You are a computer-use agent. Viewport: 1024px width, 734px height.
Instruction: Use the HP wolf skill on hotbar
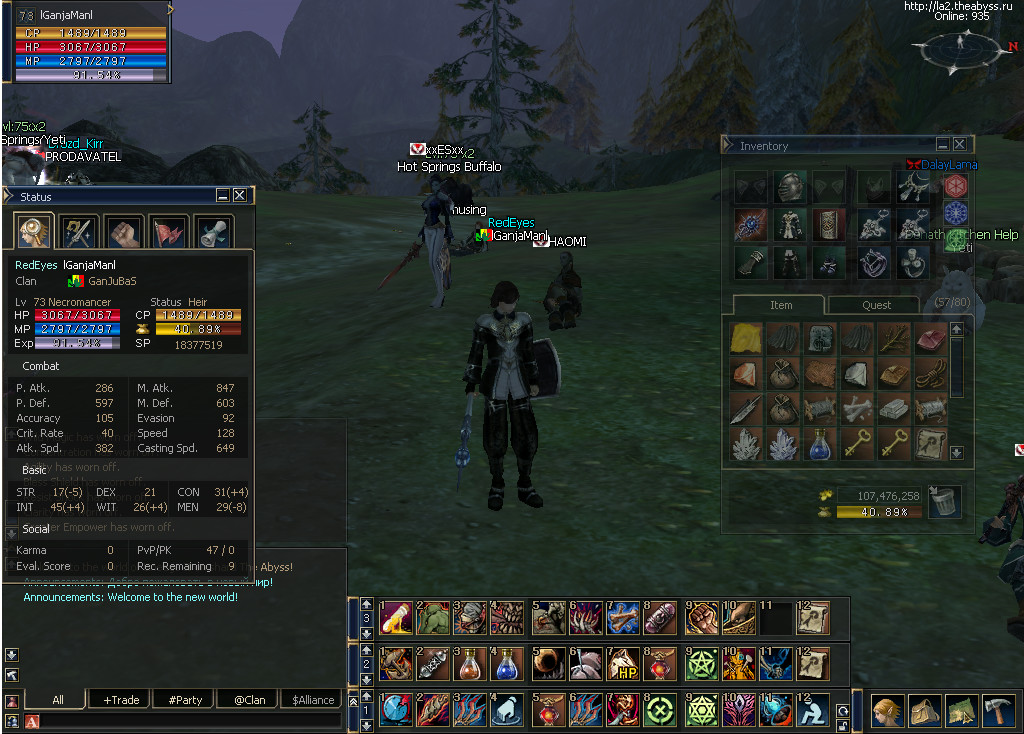(626, 664)
